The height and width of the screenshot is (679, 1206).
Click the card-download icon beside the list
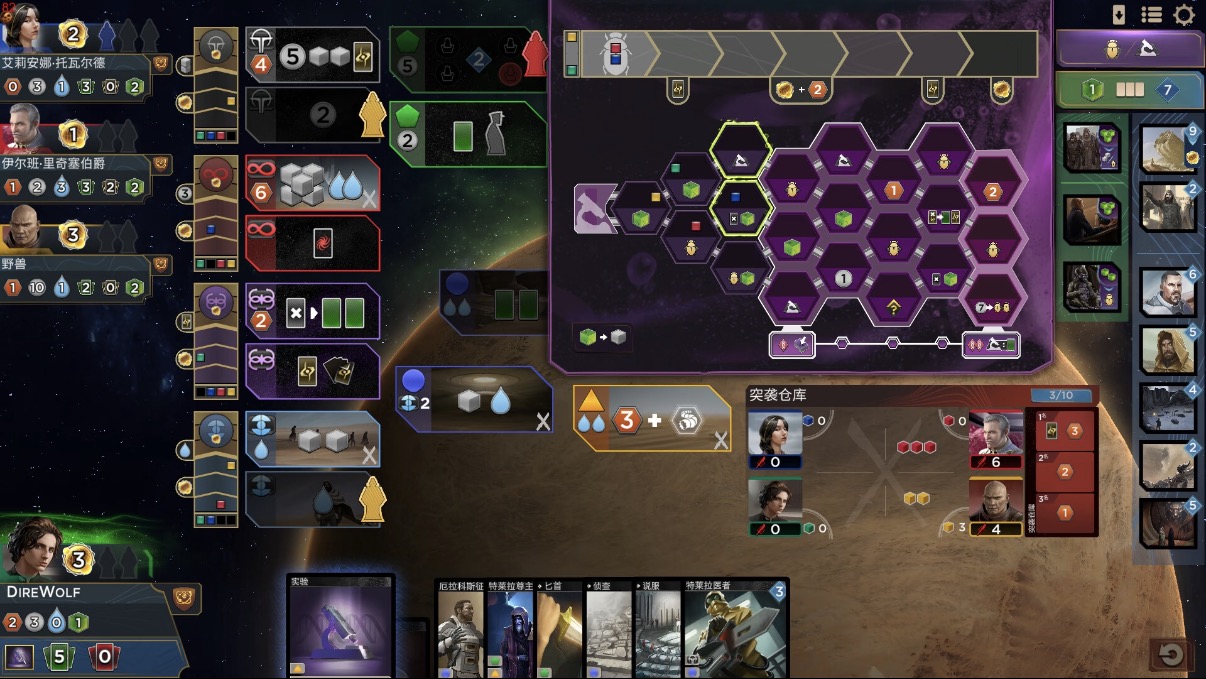click(1119, 15)
